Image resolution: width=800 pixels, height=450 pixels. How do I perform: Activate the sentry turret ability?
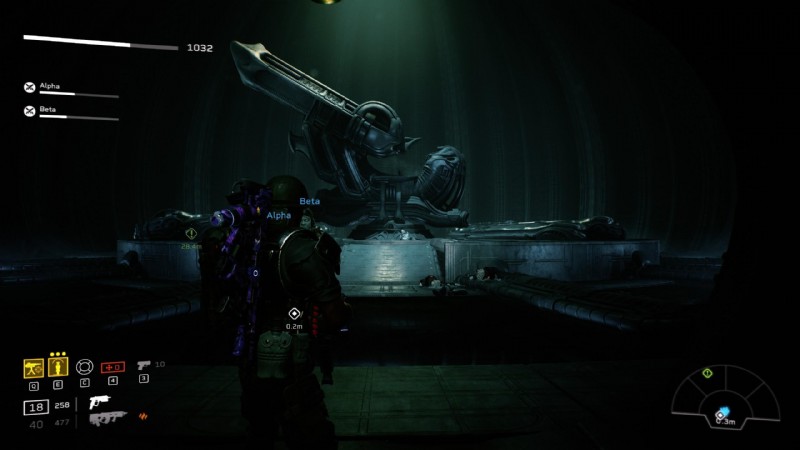click(x=33, y=367)
